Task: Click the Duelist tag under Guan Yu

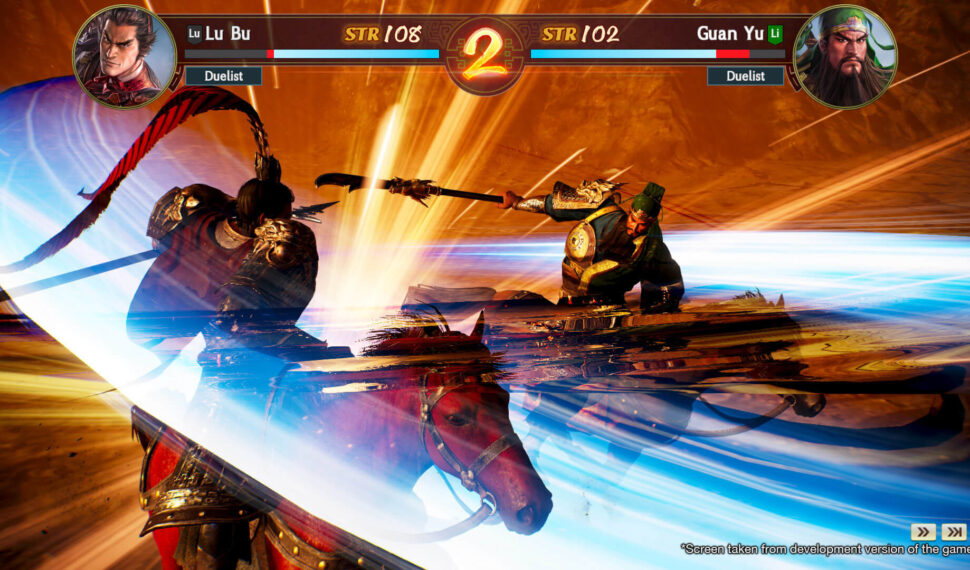Action: point(745,76)
